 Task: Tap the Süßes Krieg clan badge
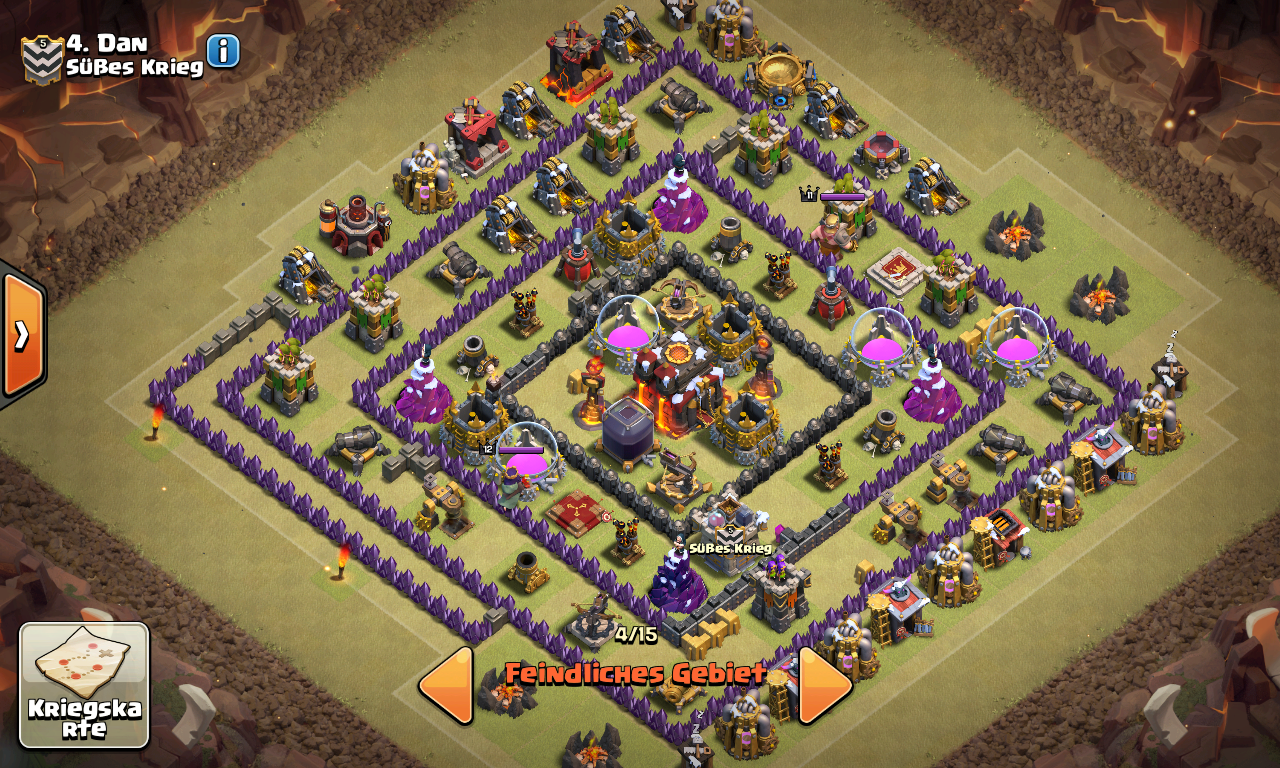click(x=42, y=58)
